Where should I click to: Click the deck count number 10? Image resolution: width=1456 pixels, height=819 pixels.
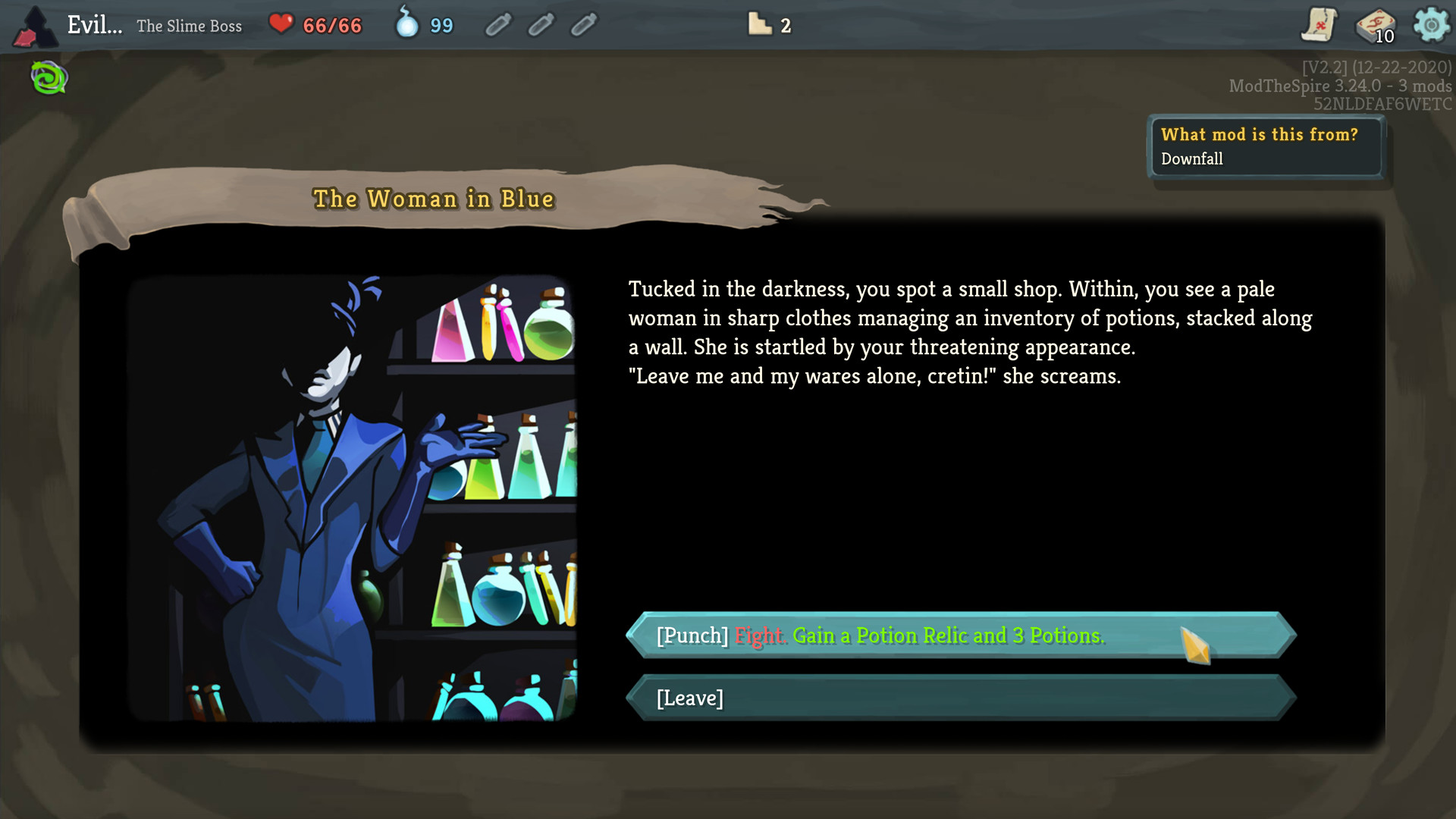[1383, 36]
